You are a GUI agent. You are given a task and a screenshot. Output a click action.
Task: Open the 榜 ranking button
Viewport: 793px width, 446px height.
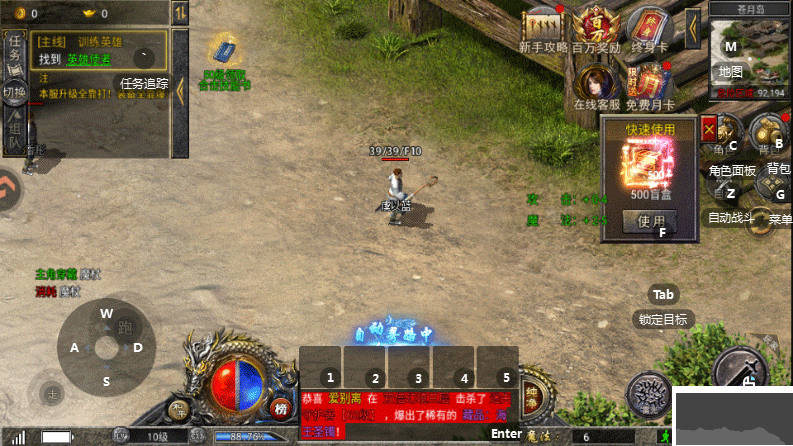[x=280, y=407]
